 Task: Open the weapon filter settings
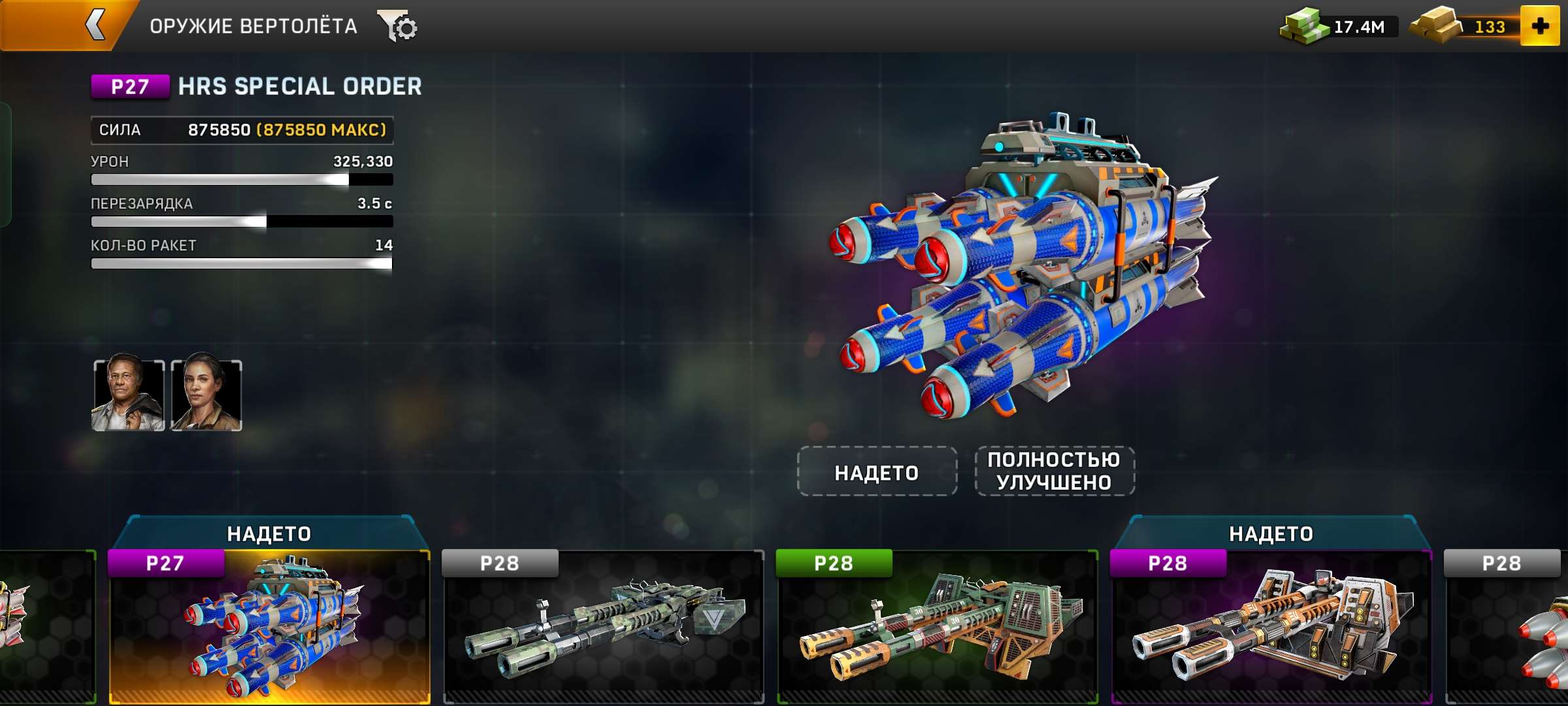398,27
